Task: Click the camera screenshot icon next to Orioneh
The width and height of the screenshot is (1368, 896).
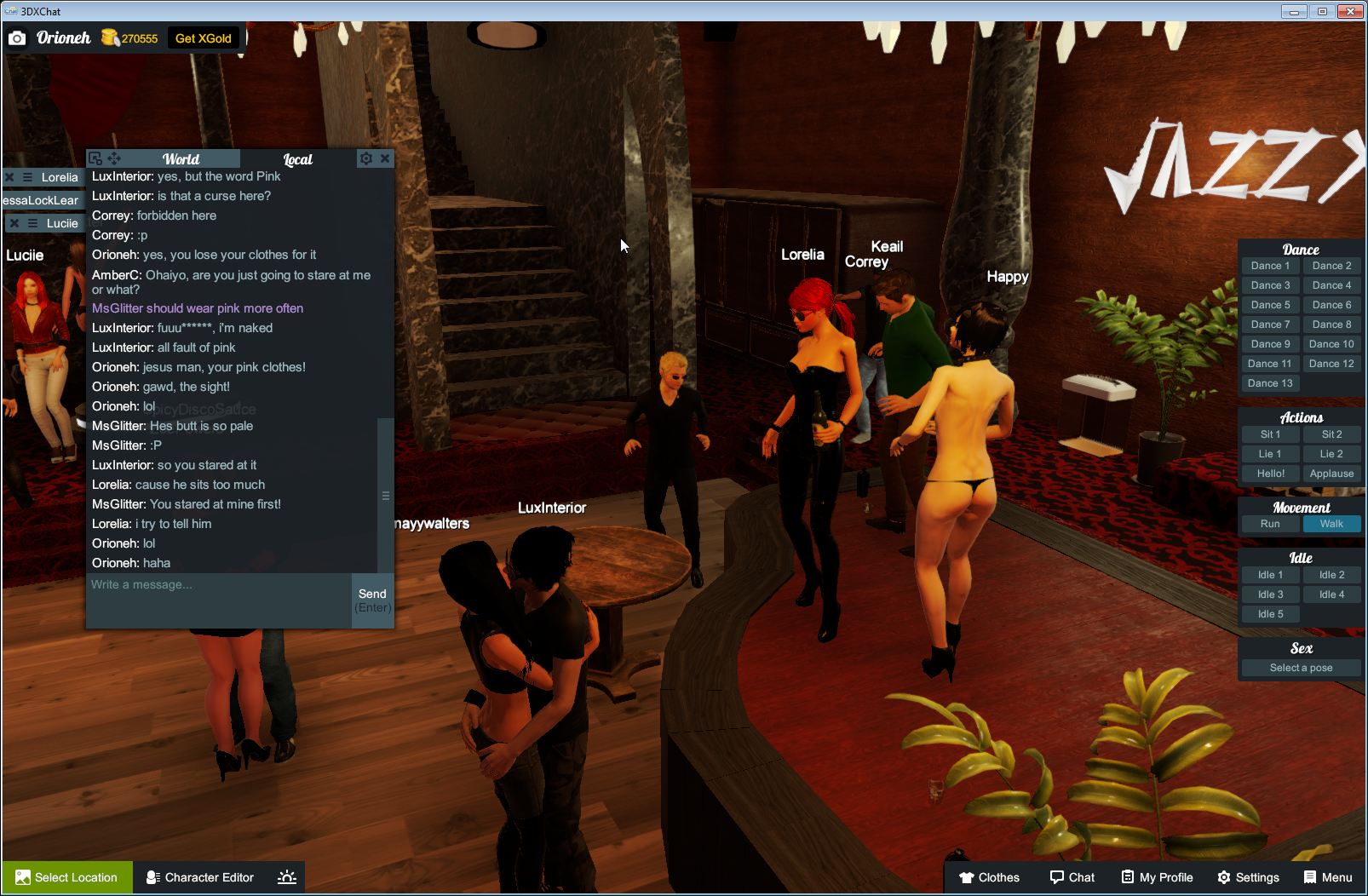Action: point(18,37)
